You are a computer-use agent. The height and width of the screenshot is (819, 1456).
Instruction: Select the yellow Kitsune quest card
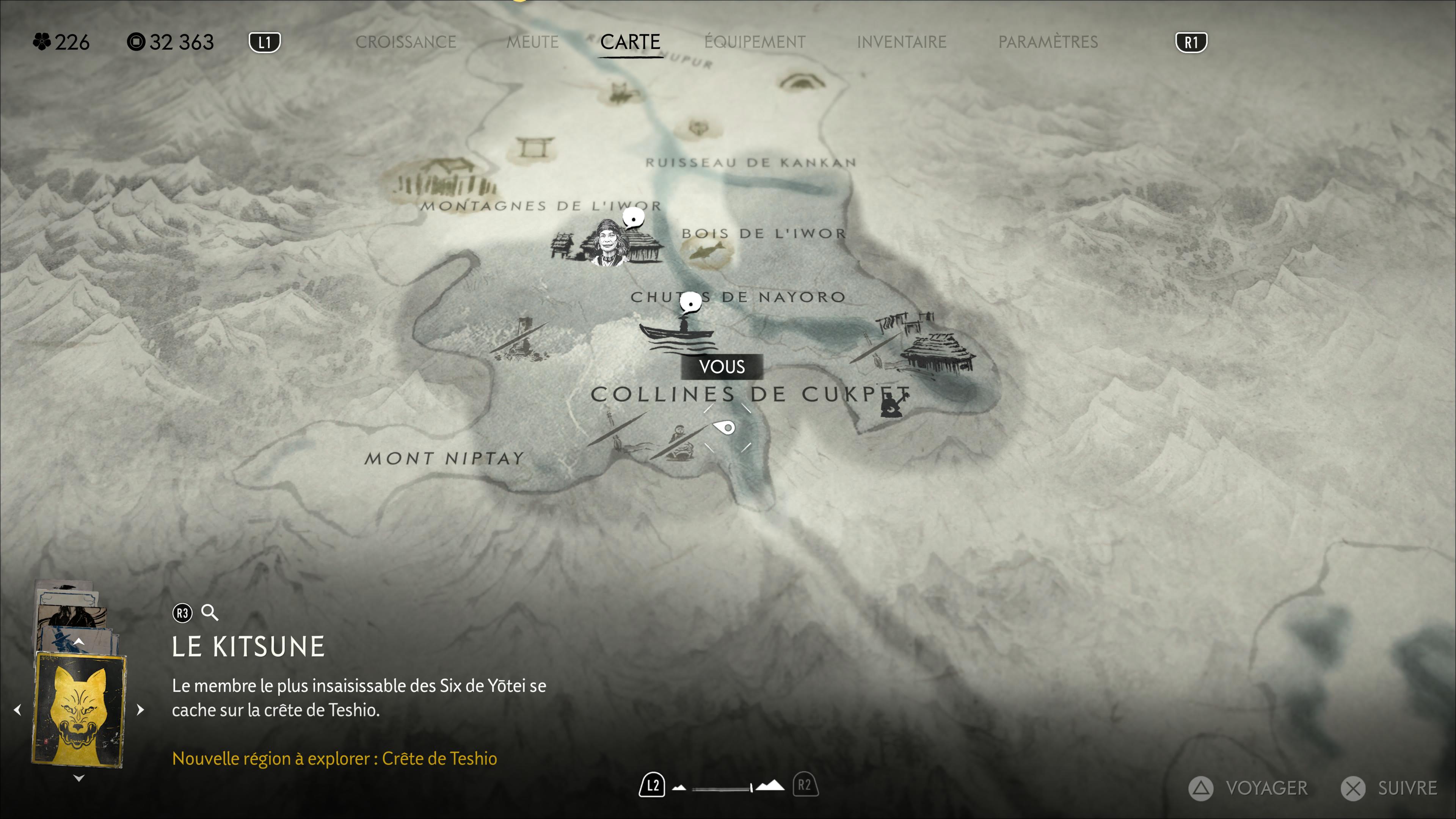pos(79,709)
